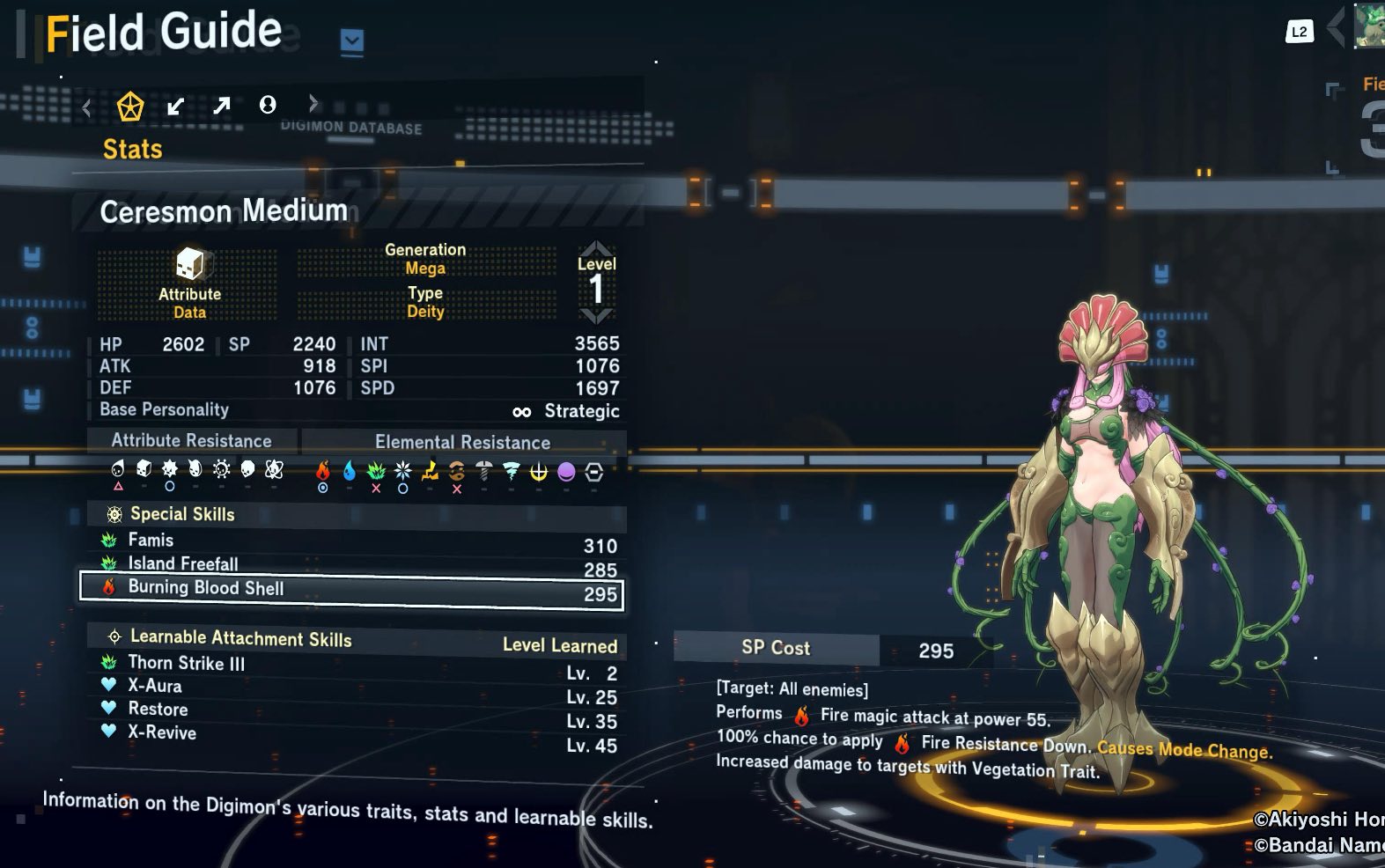The height and width of the screenshot is (868, 1385).
Task: Click the Digimon portrait thumbnail
Action: (x=1369, y=26)
